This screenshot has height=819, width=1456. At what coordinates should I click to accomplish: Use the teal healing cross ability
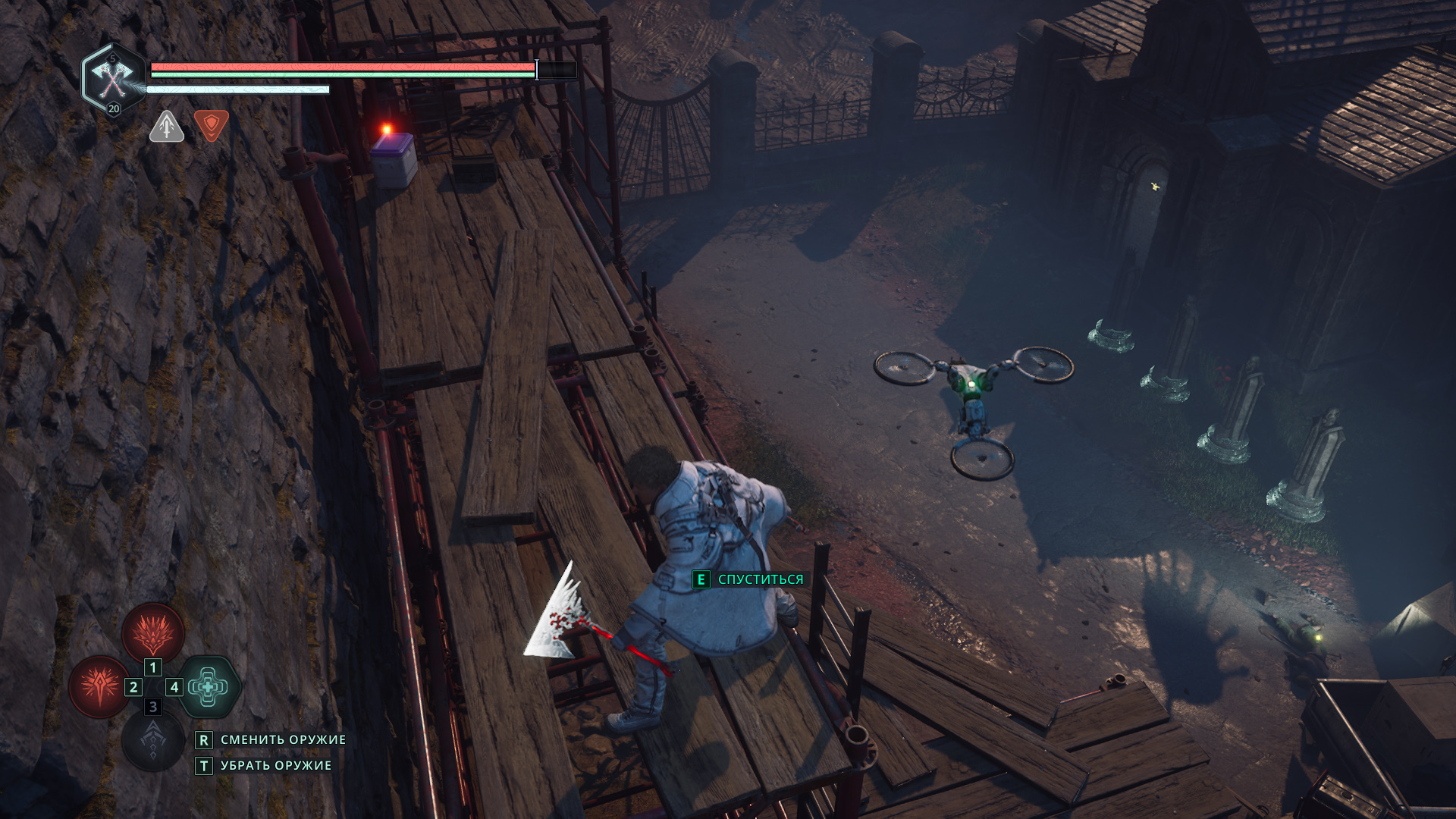tap(208, 686)
